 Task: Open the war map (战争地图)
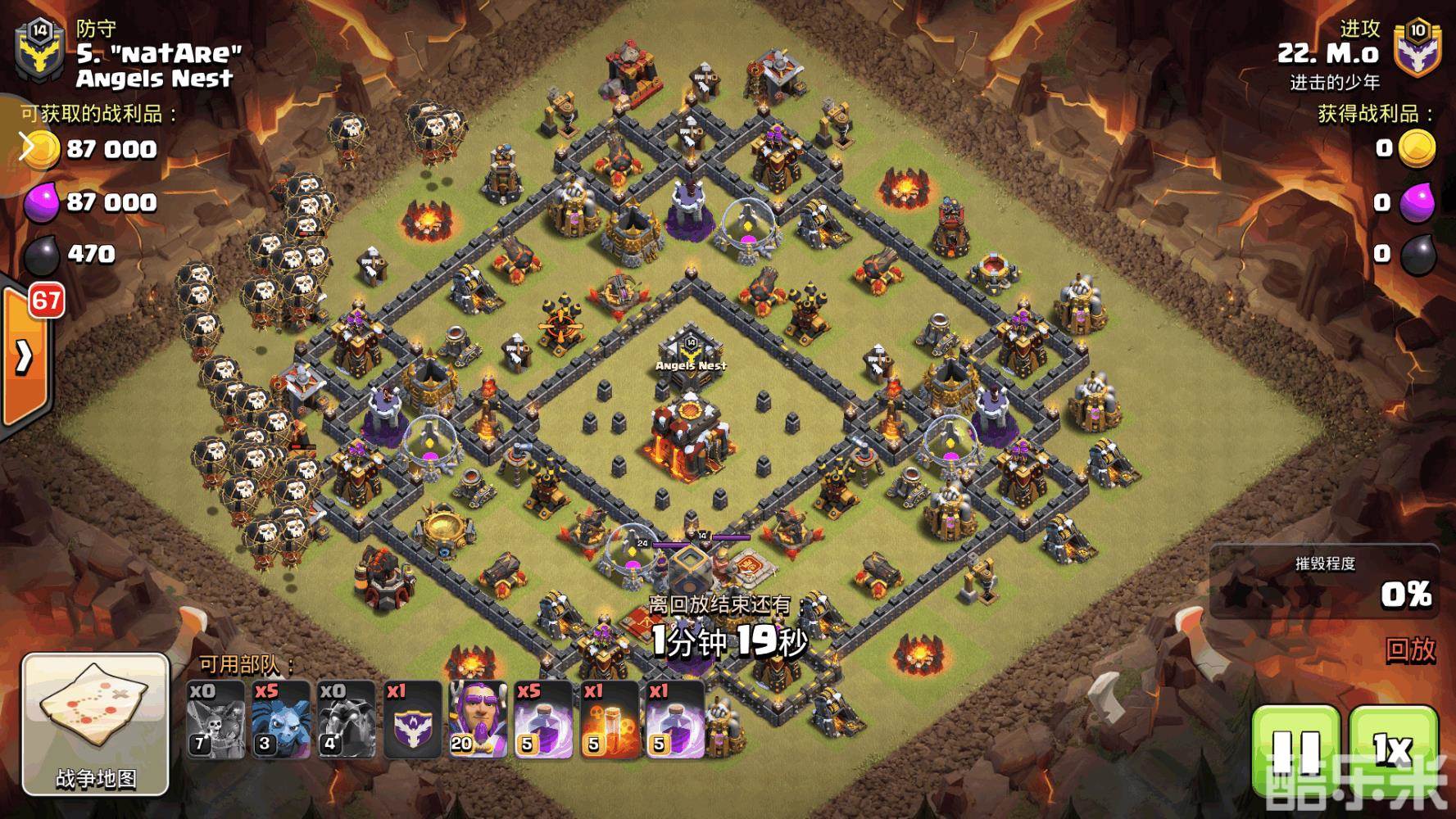pos(95,725)
